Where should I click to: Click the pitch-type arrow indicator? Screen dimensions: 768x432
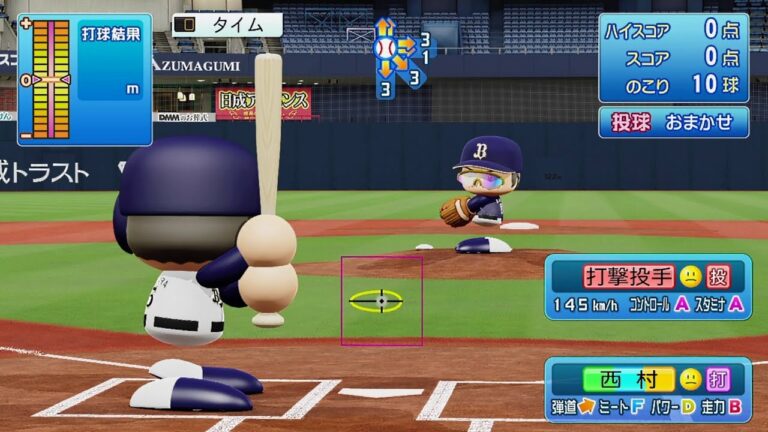click(399, 56)
